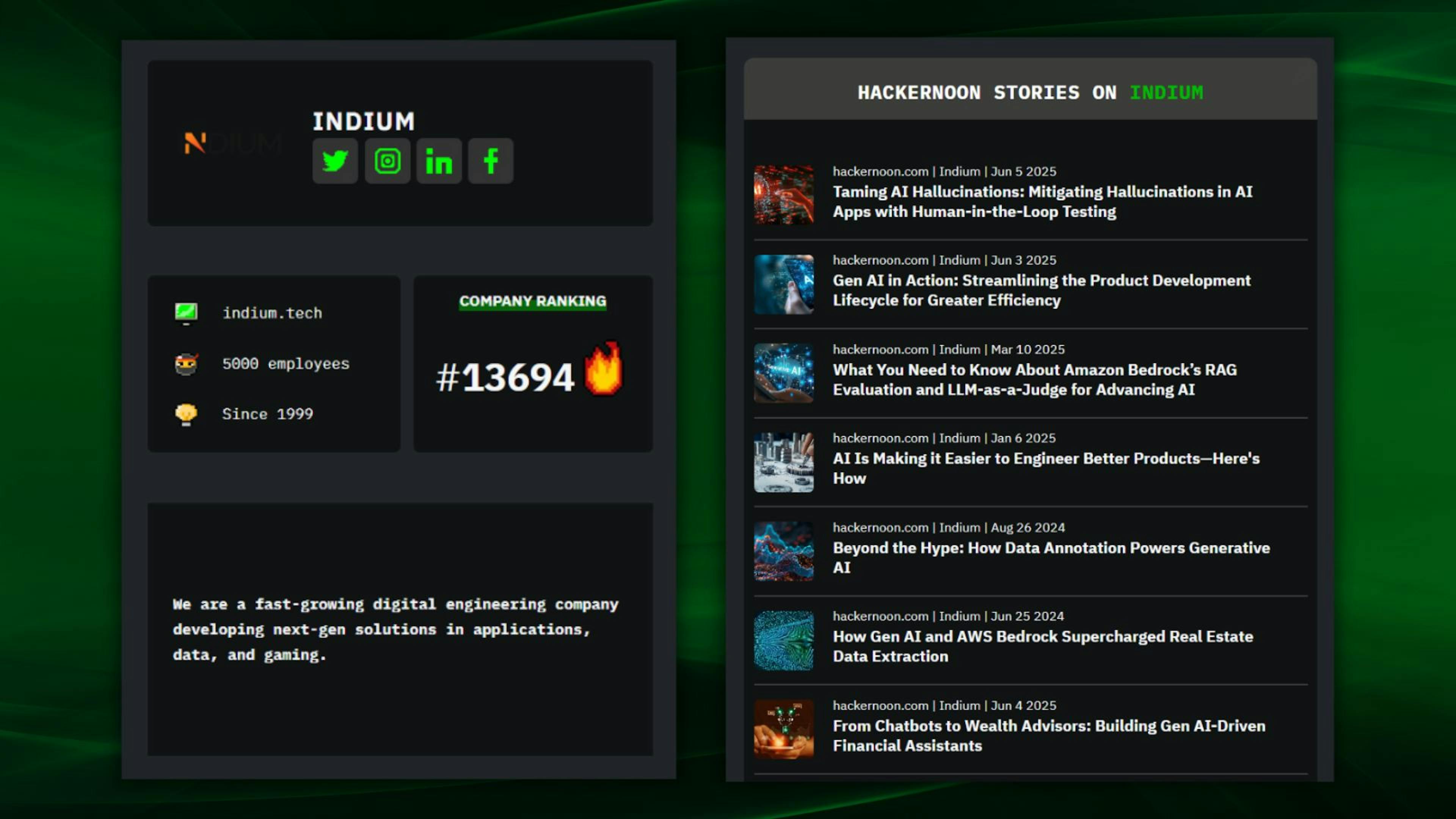The image size is (1456, 819).
Task: Open Indium's LinkedIn page icon
Action: point(439,161)
